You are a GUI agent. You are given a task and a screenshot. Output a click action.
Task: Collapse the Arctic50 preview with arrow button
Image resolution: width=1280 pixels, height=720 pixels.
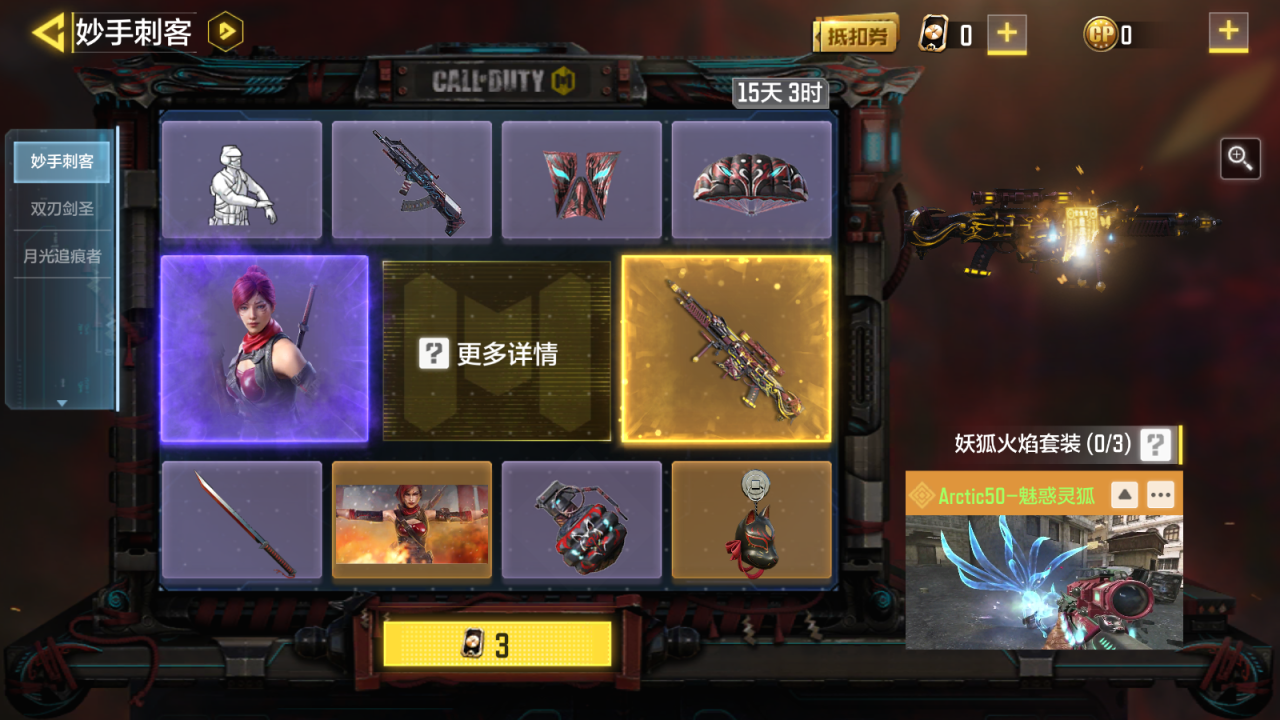[1124, 494]
